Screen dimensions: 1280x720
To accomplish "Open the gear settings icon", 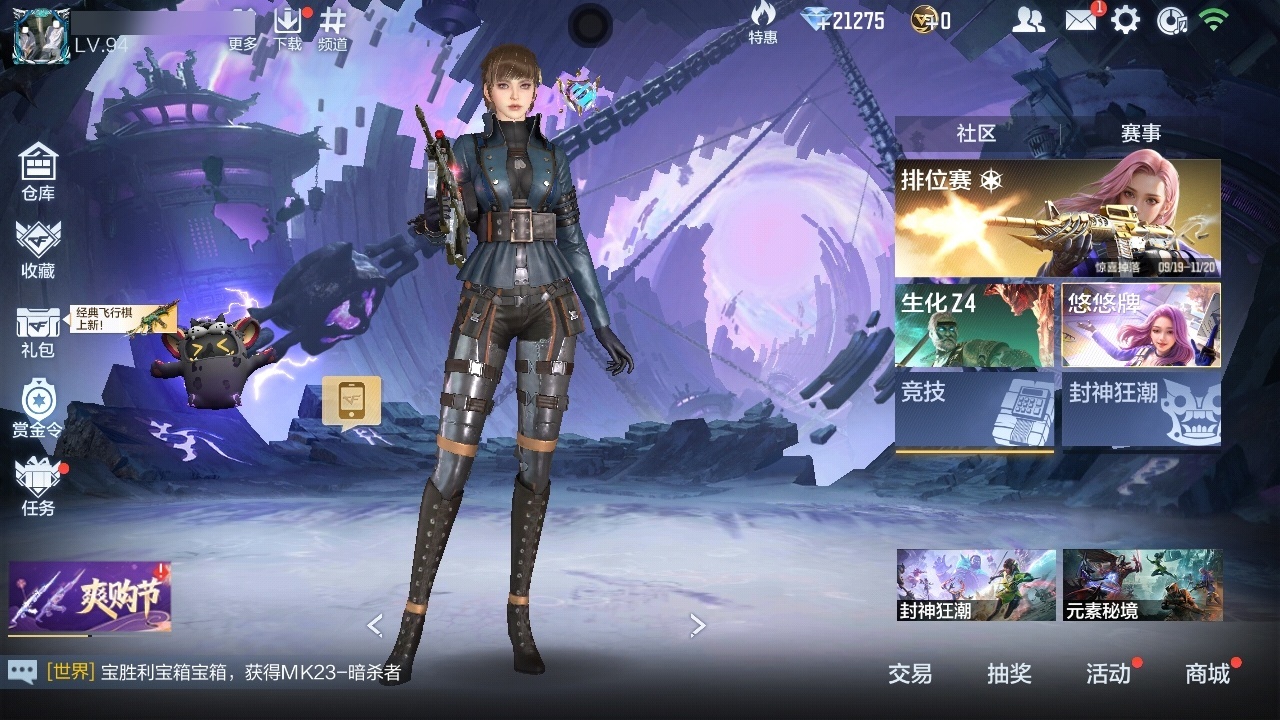I will pos(1126,20).
